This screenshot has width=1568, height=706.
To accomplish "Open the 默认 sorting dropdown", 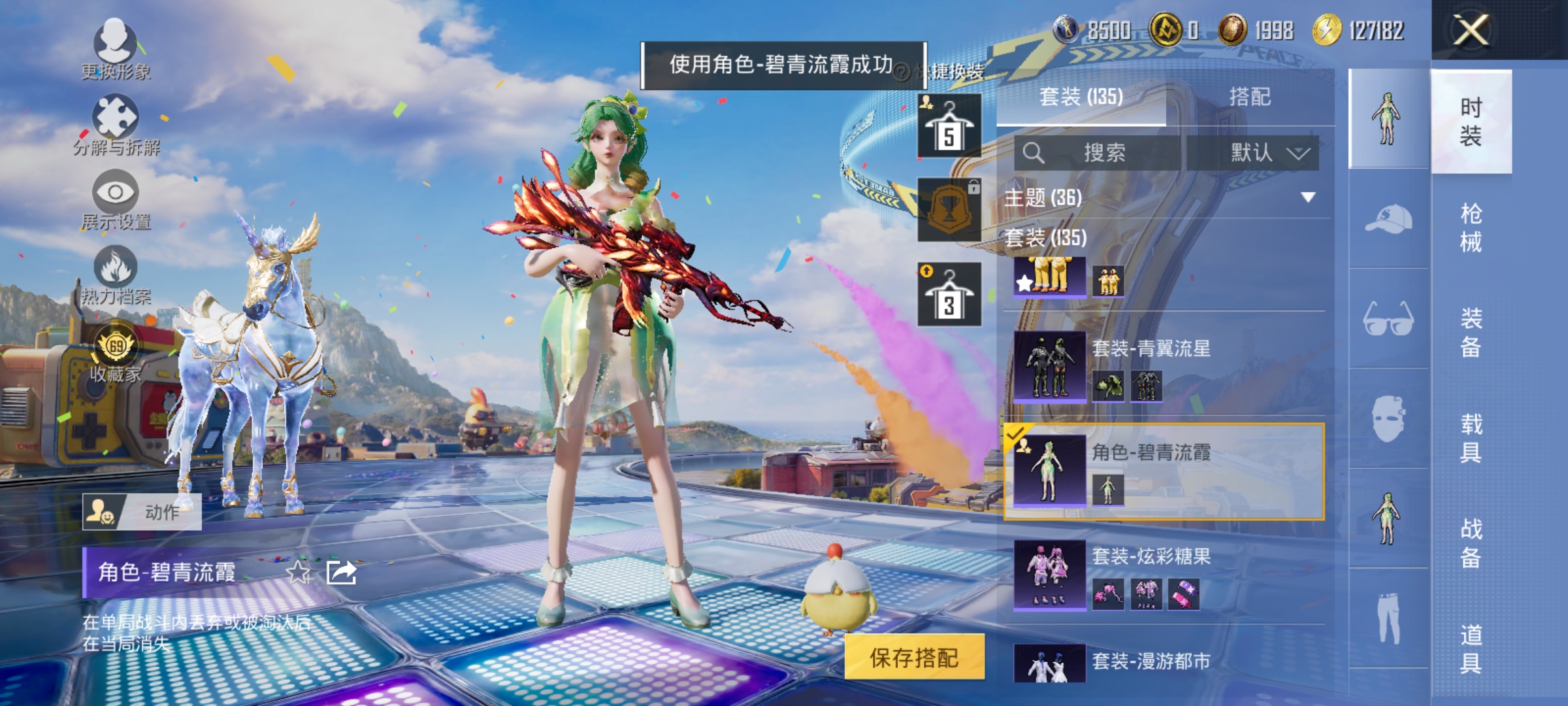I will [1260, 152].
